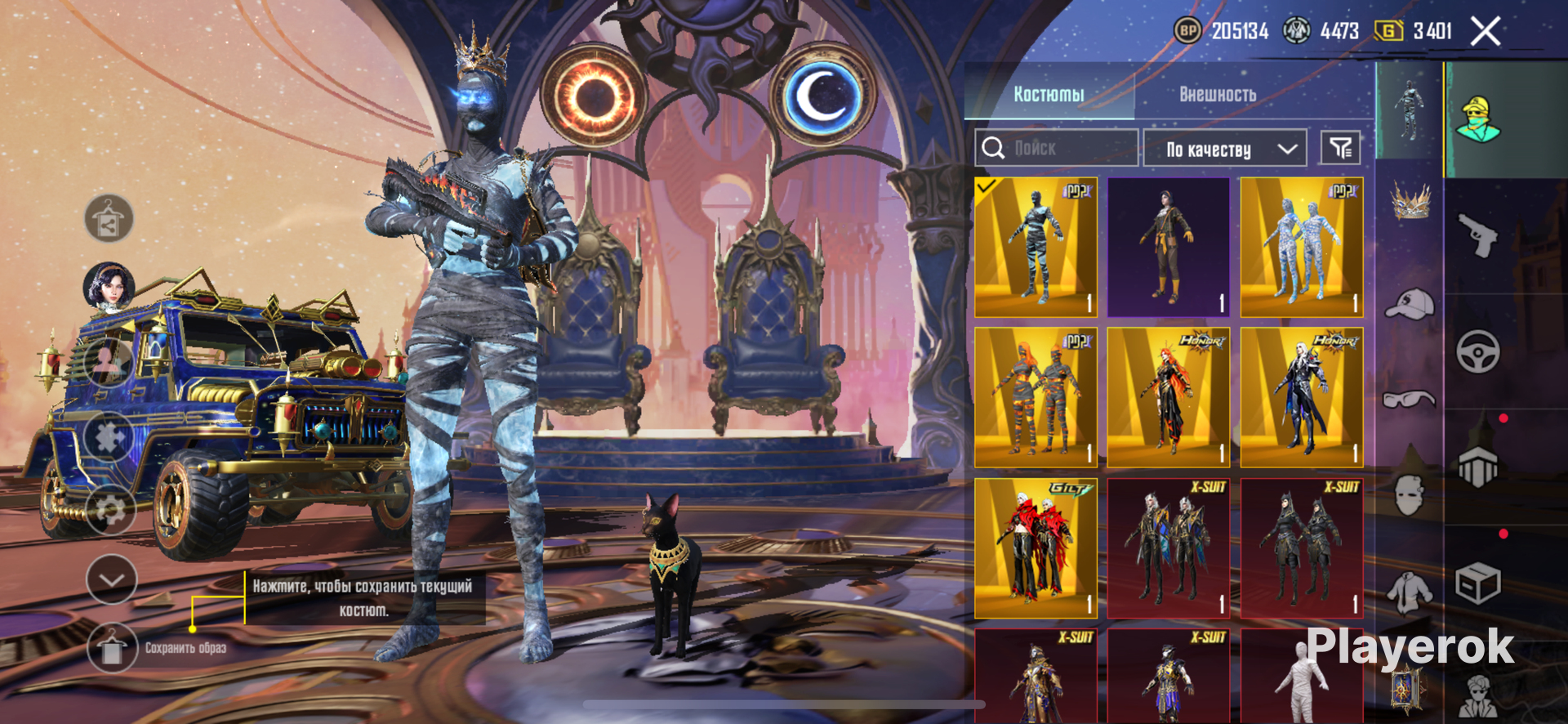
Task: Open the share wardrobe hanger icon
Action: coord(109,219)
